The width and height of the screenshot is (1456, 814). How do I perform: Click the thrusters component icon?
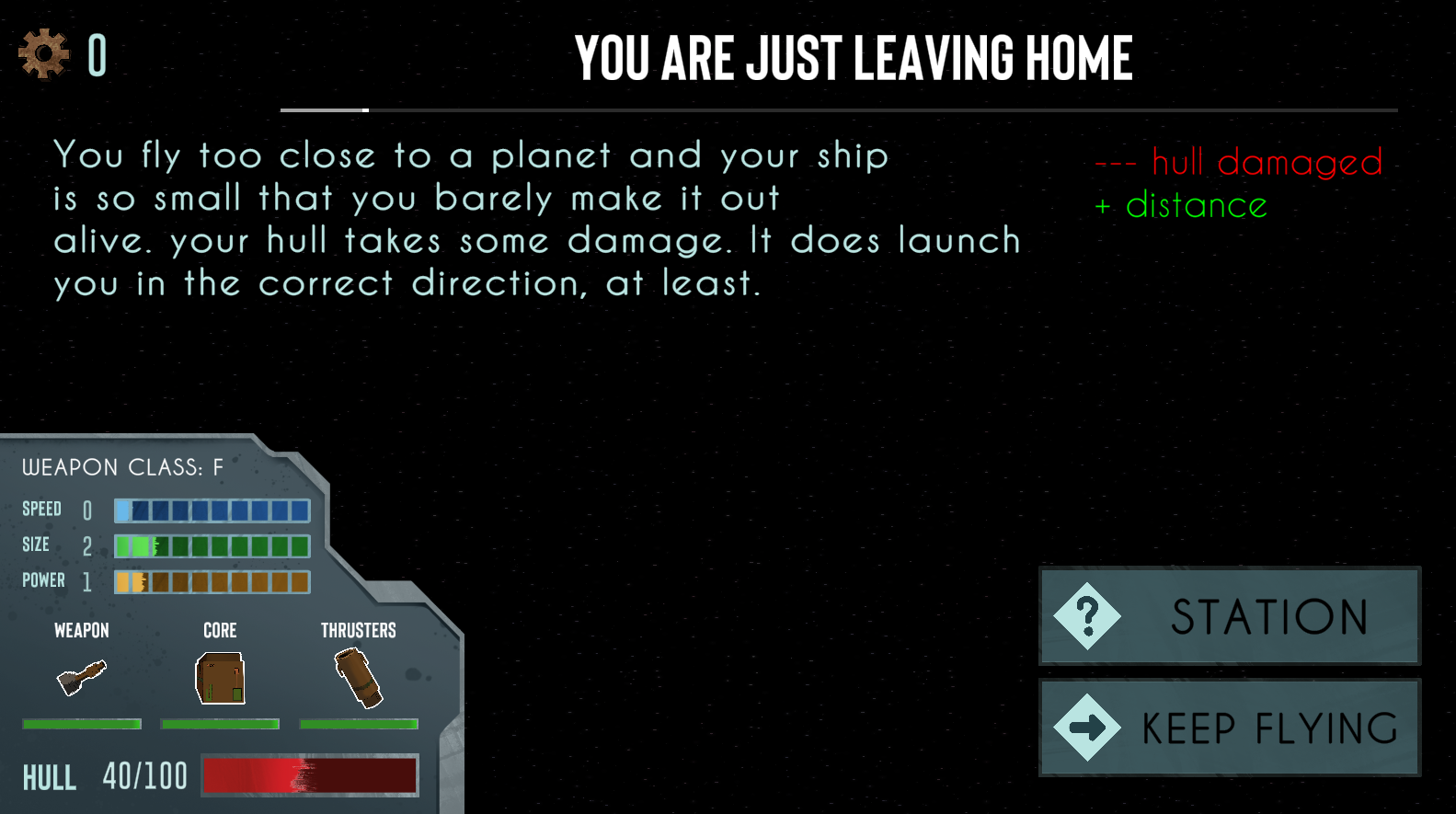(359, 678)
